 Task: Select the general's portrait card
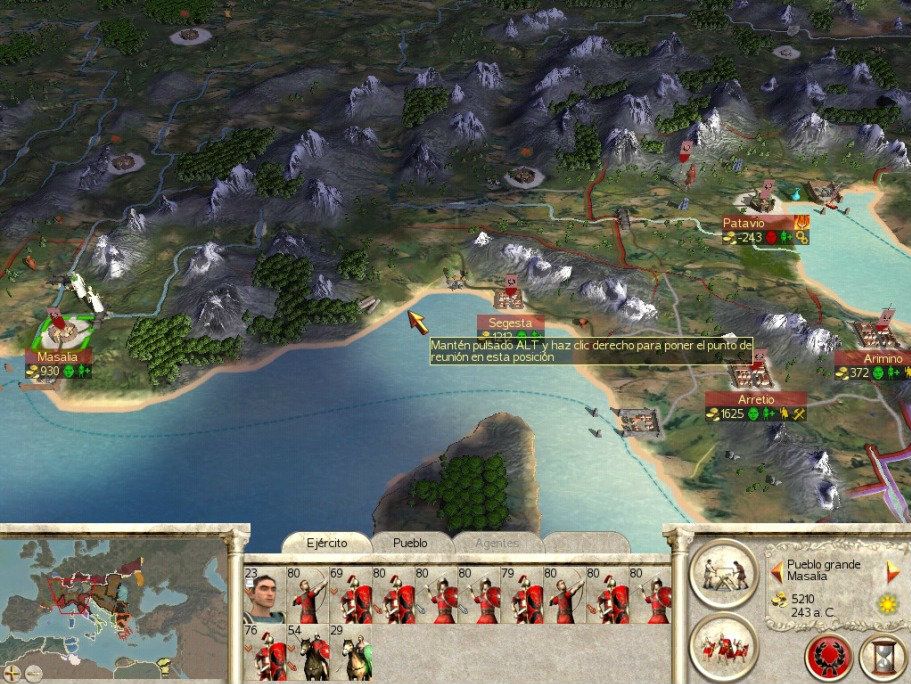tap(264, 597)
